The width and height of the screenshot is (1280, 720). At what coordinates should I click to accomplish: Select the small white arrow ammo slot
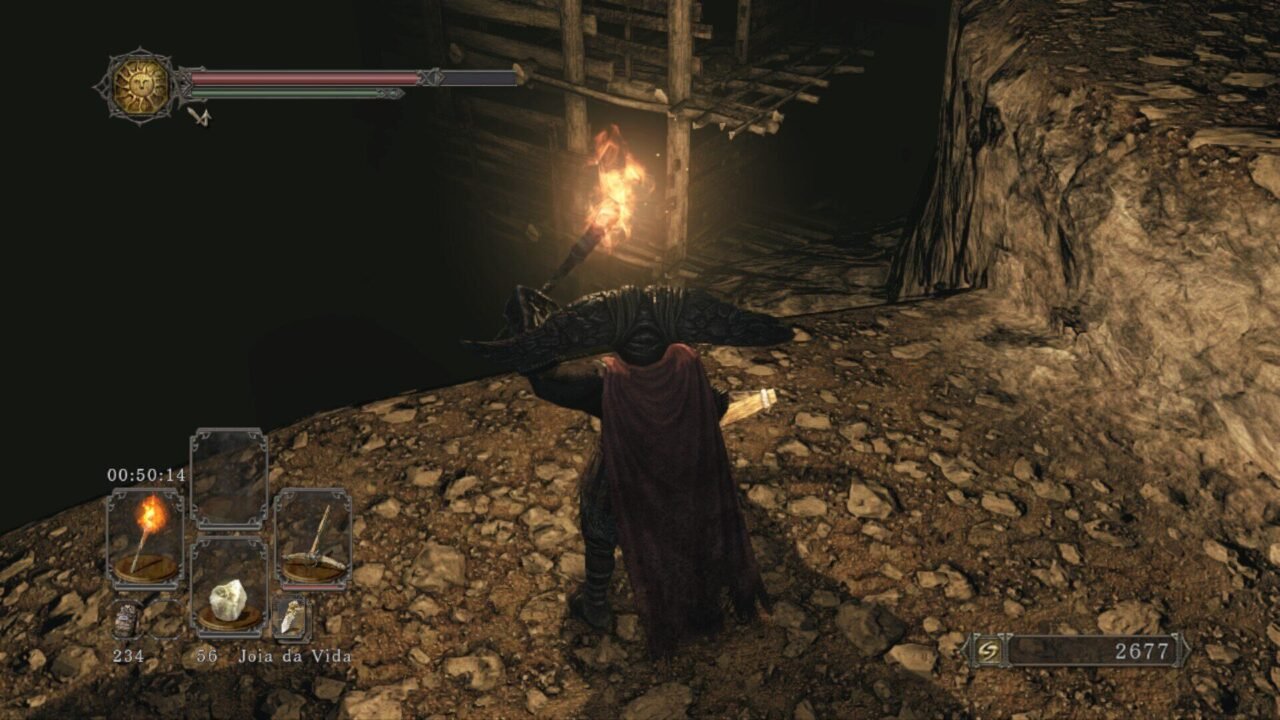tap(291, 619)
